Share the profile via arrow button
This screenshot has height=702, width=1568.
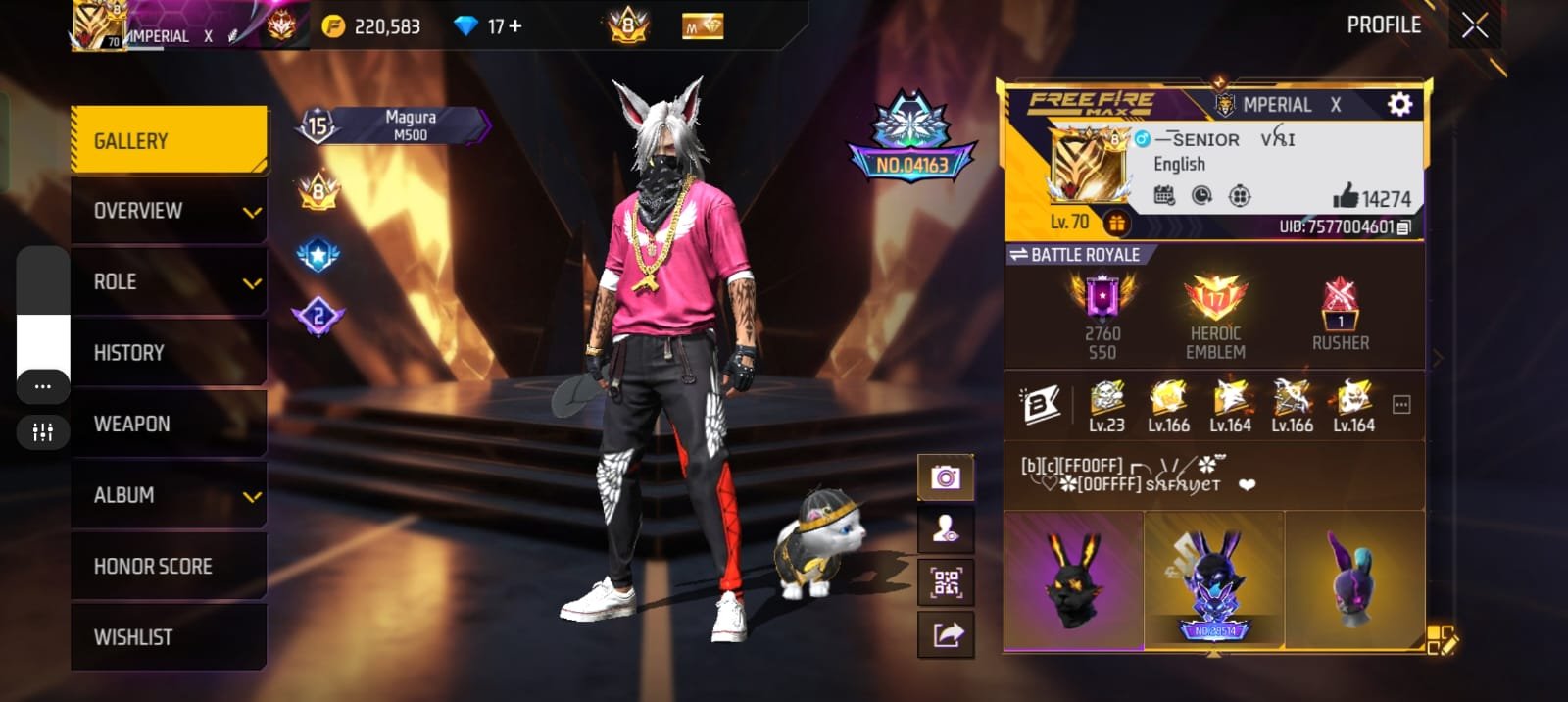(x=946, y=634)
